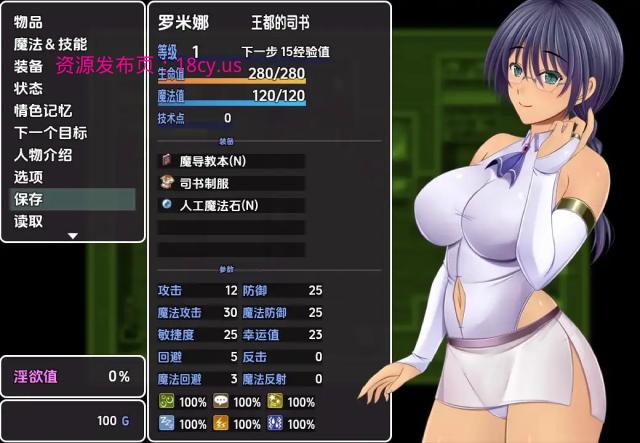Select the 人工魔法石(N) accessory slot

[231, 205]
